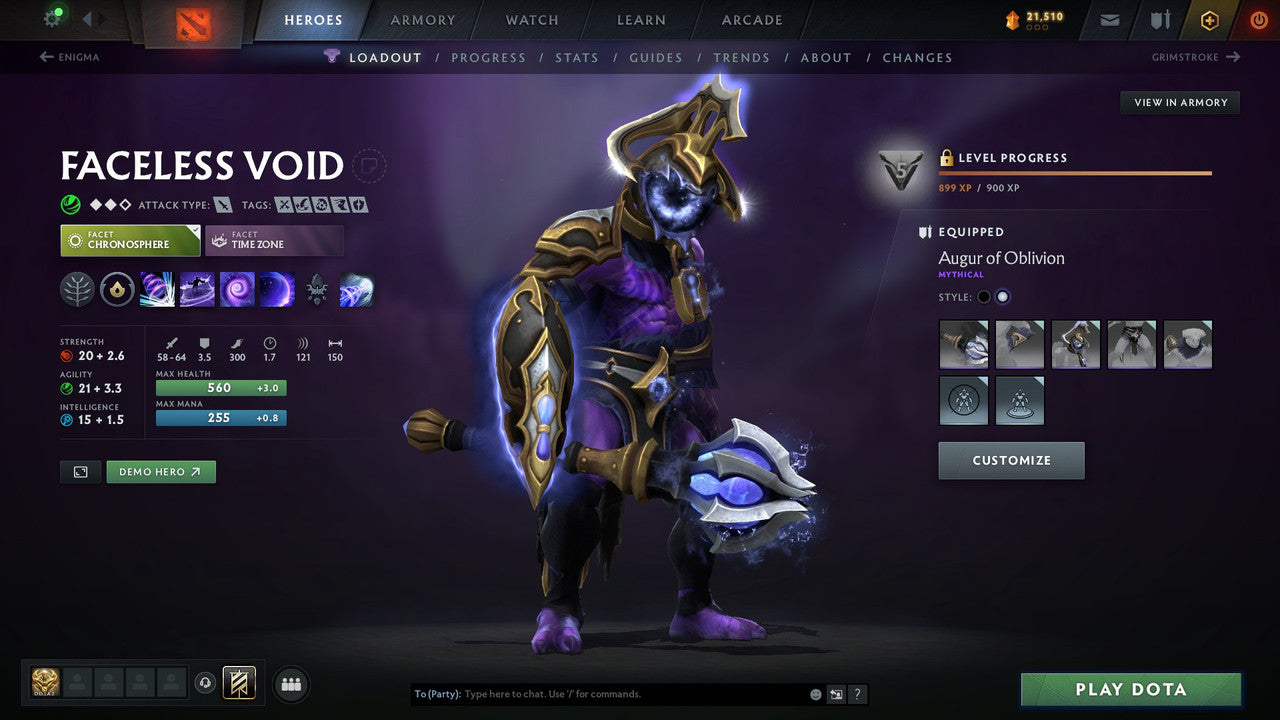Viewport: 1280px width, 720px height.
Task: Open the ARCADE menu item
Action: (751, 19)
